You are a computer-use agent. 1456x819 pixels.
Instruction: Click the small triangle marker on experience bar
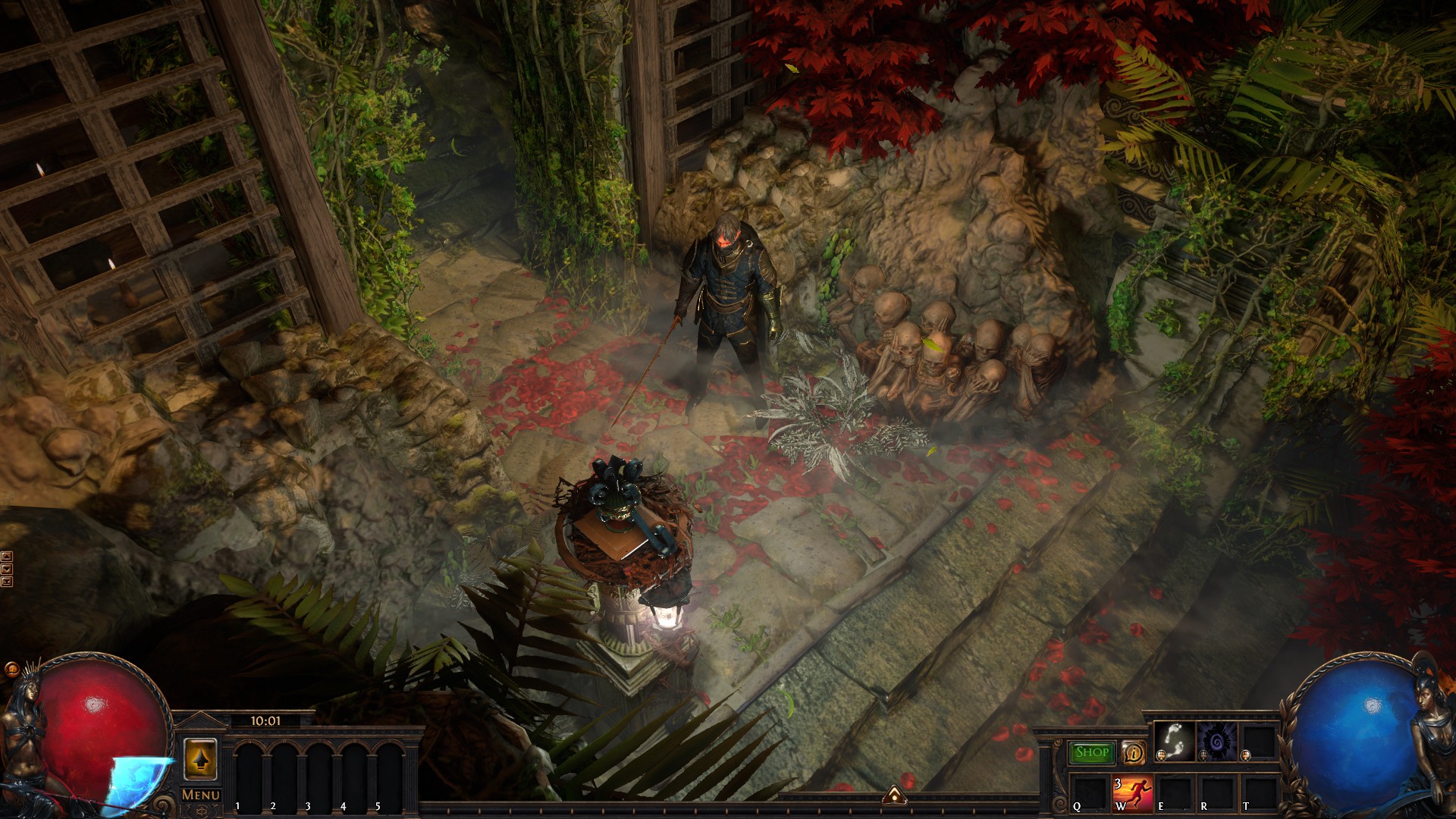pyautogui.click(x=895, y=795)
